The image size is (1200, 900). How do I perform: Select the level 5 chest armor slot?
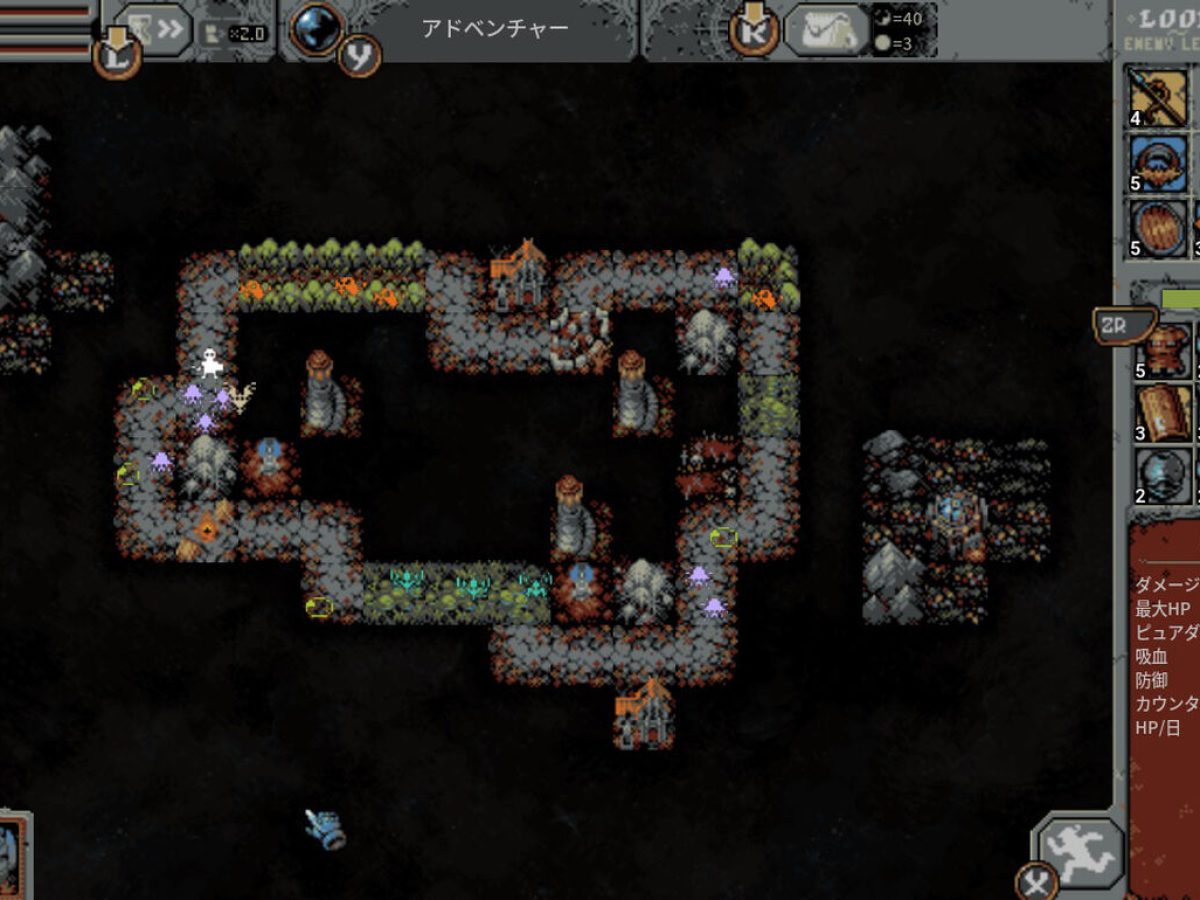(x=1163, y=350)
